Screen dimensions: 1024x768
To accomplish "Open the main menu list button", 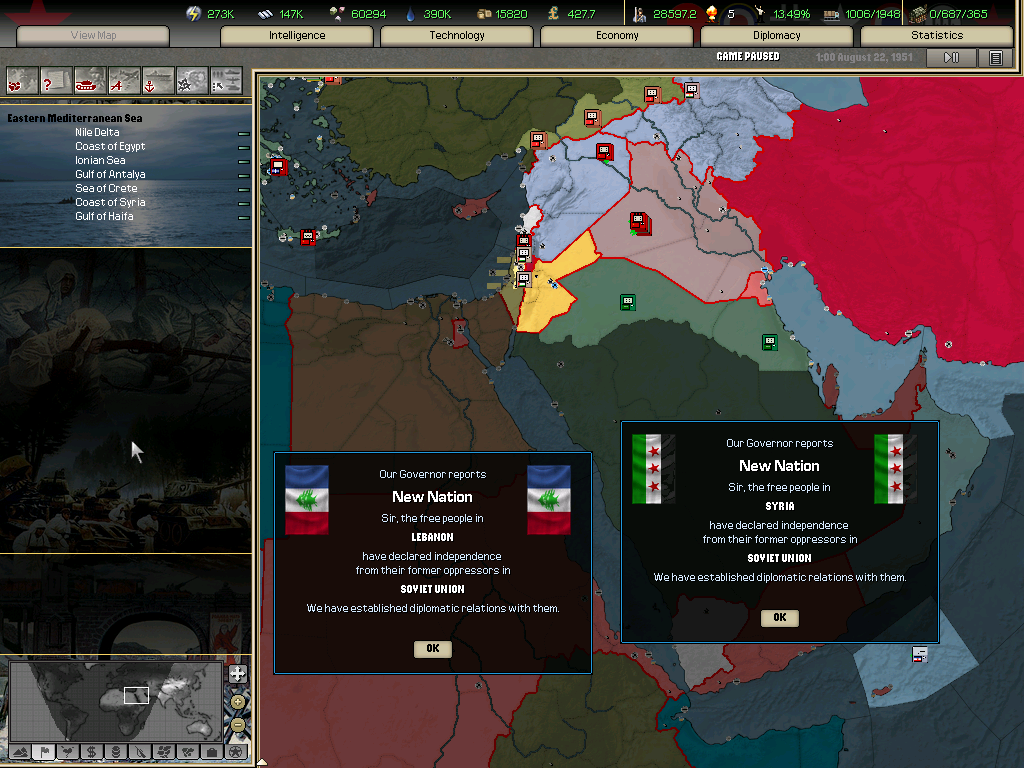I will (995, 58).
